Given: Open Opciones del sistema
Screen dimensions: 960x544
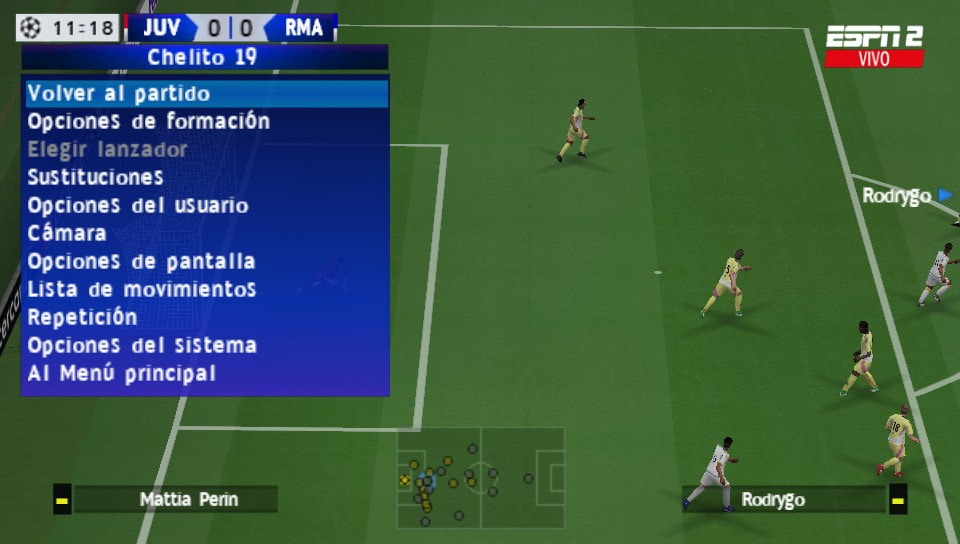Looking at the screenshot, I should (142, 346).
